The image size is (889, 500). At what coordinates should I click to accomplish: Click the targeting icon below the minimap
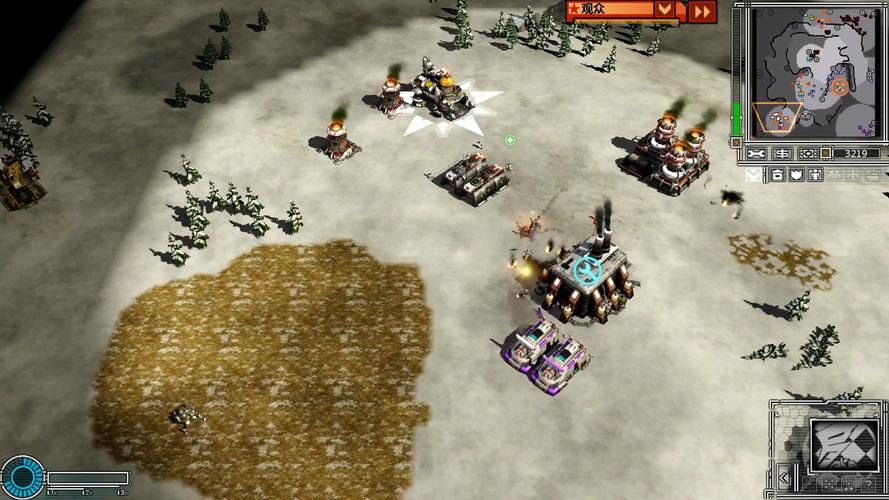pos(806,153)
